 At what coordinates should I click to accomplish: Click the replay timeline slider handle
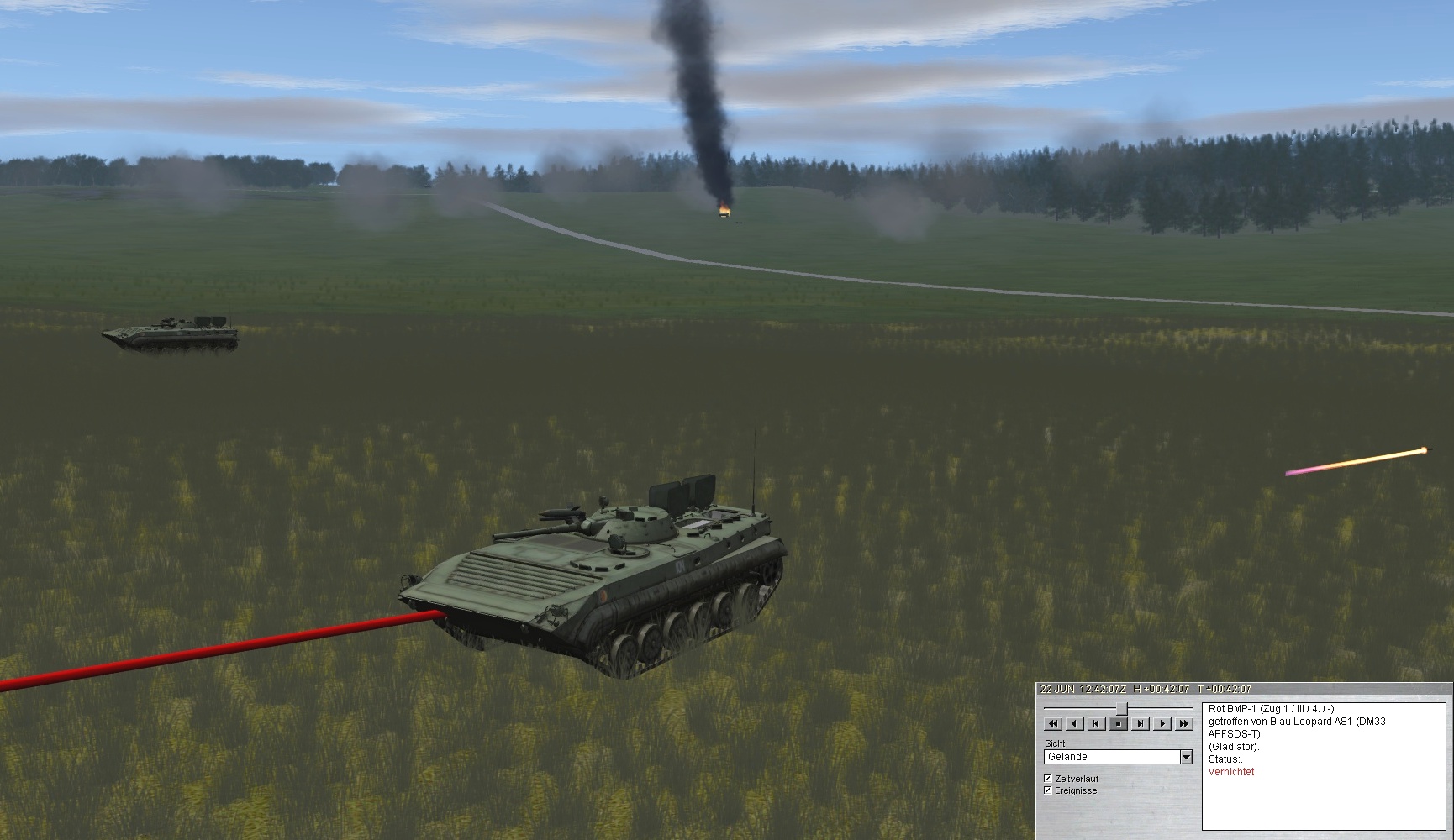pyautogui.click(x=1121, y=708)
